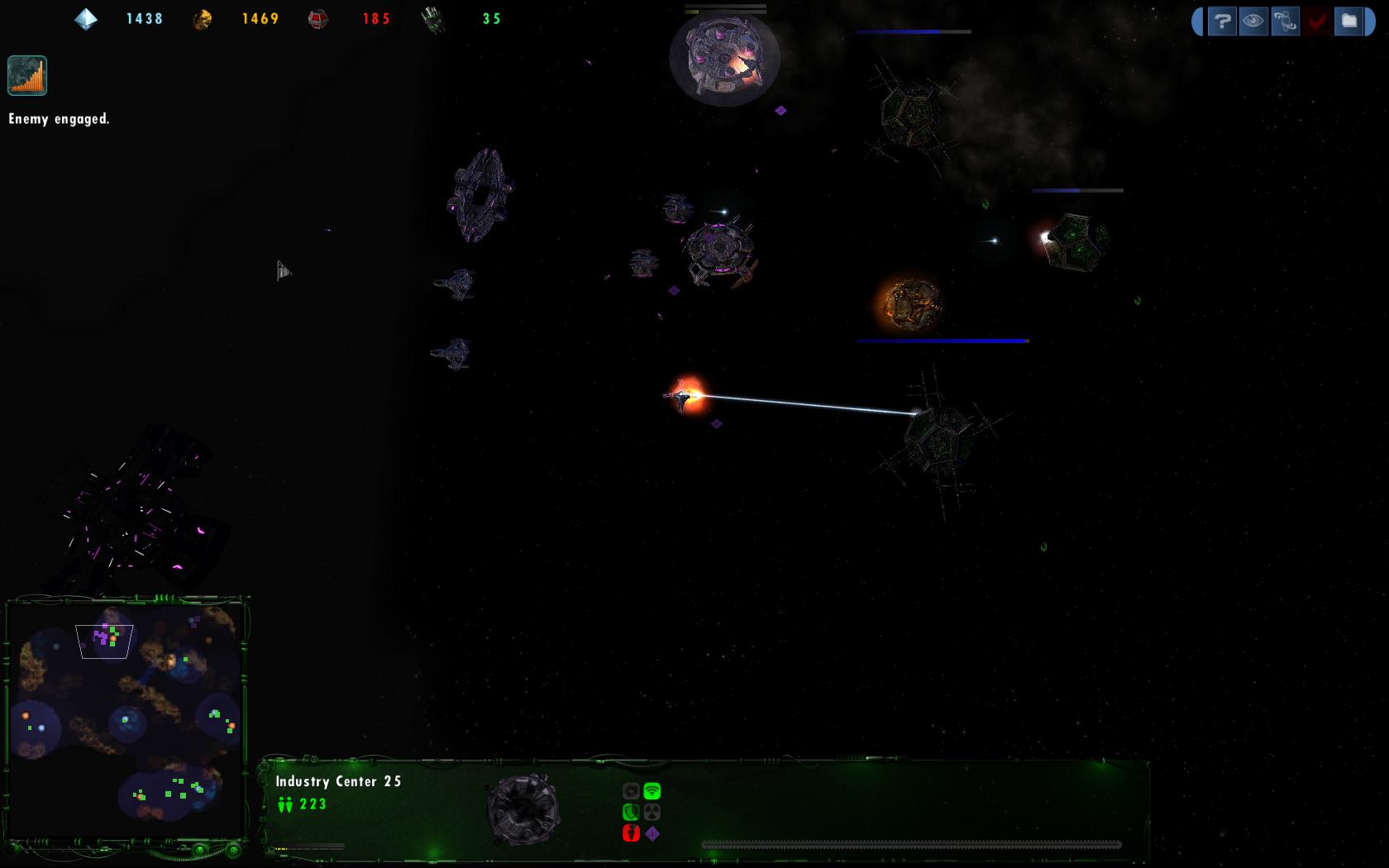Image resolution: width=1389 pixels, height=868 pixels.
Task: Open the folder menu button
Action: point(1349,21)
